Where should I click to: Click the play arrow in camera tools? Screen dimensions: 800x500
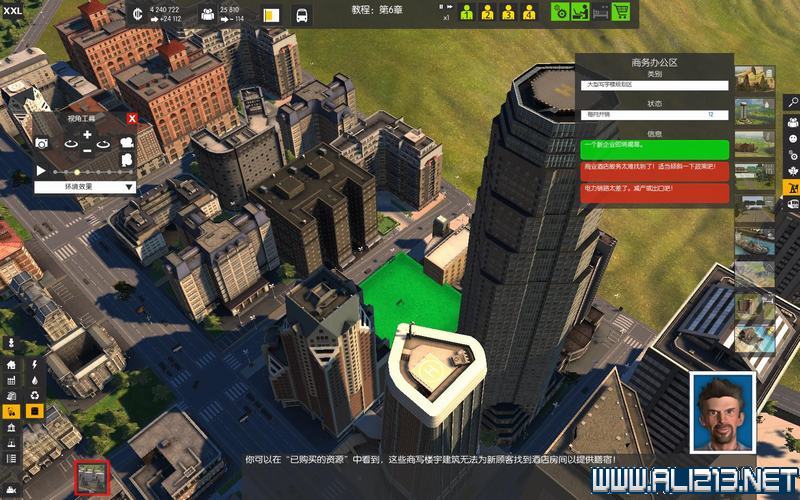click(40, 171)
